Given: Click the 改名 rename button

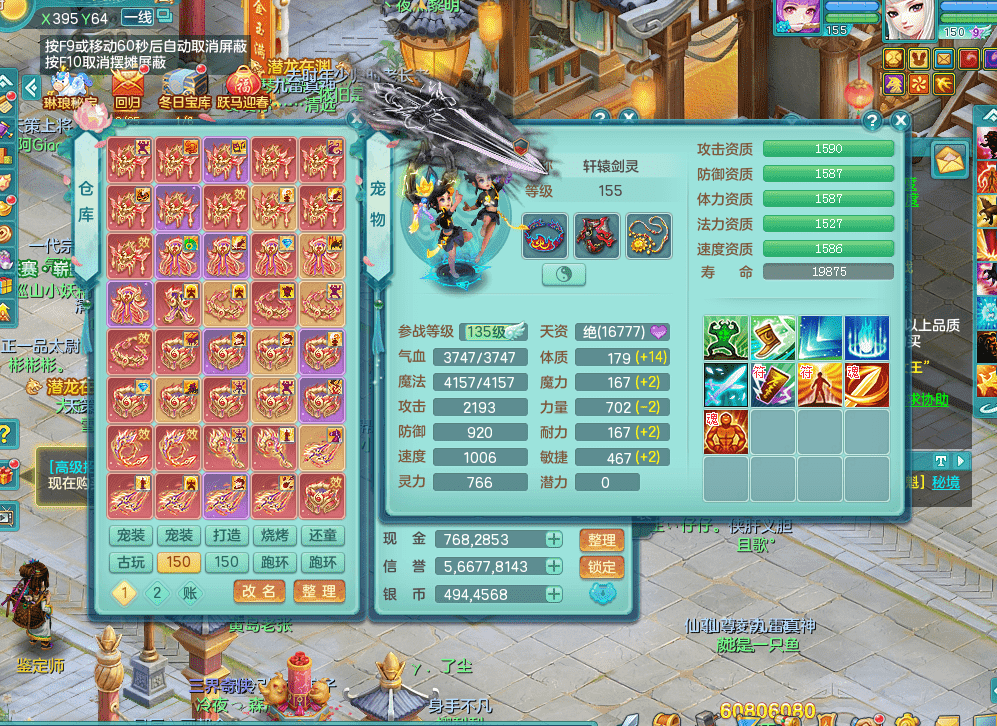Looking at the screenshot, I should click(x=259, y=591).
